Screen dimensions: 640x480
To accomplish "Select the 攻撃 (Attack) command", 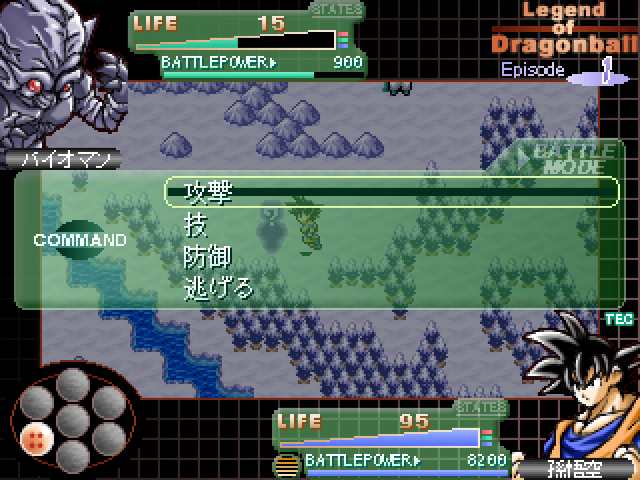I will click(209, 192).
